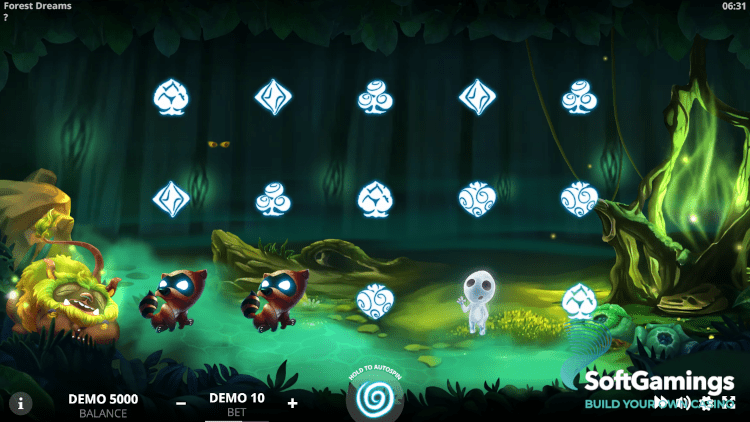
Task: Open help with the question mark
Action: tap(6, 18)
